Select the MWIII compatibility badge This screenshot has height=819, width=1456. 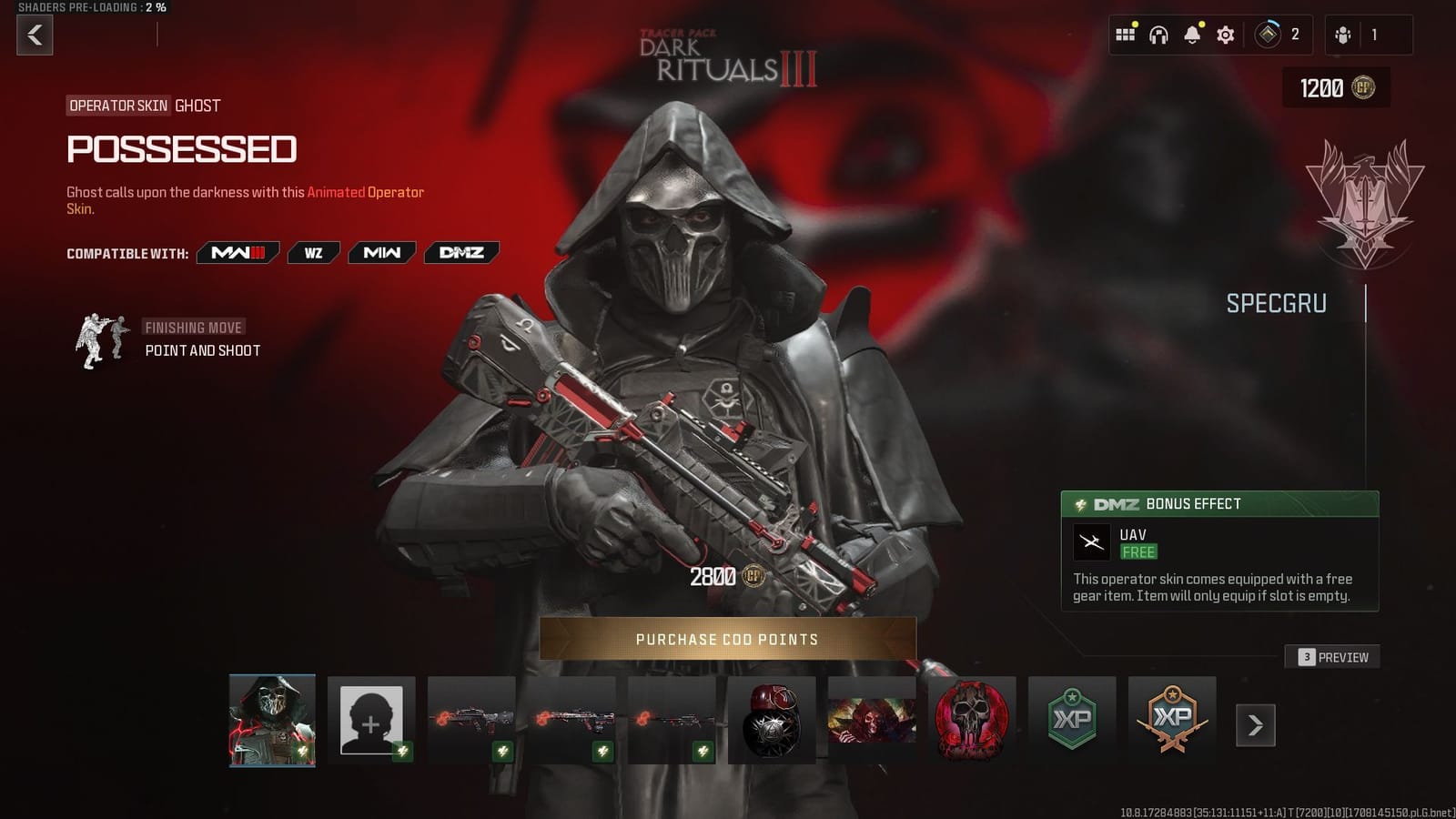[x=238, y=253]
